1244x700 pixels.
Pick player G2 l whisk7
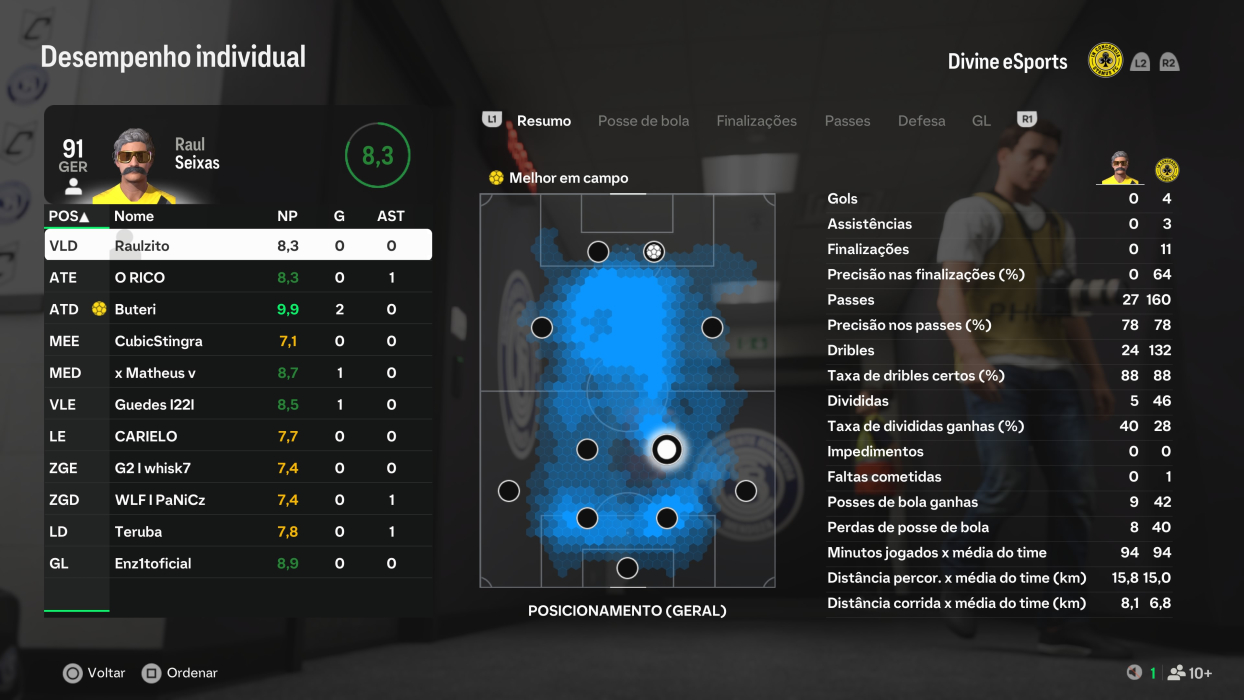coord(238,468)
